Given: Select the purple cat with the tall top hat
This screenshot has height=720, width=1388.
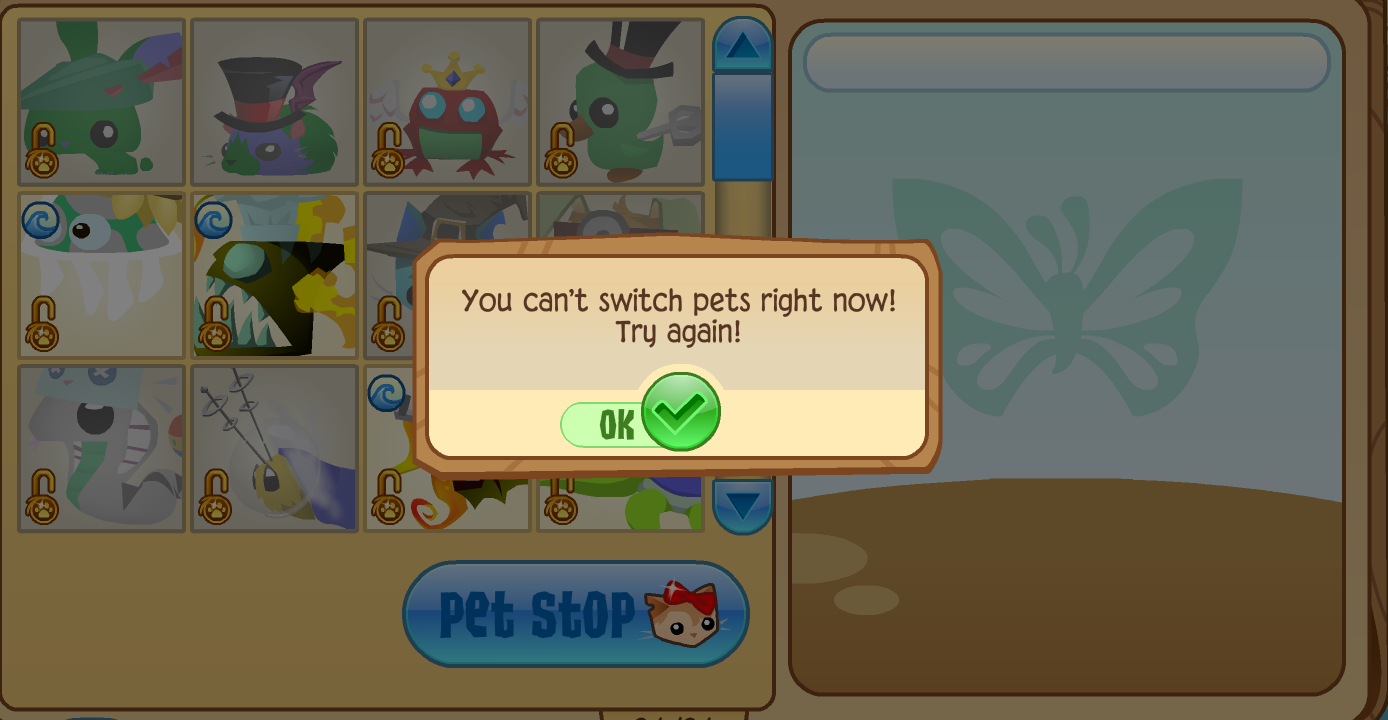Looking at the screenshot, I should [x=274, y=100].
